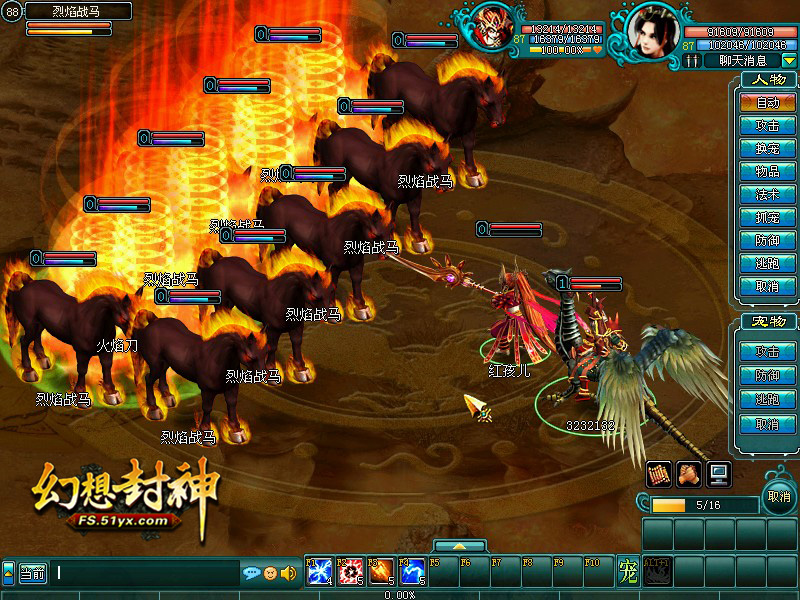Viewport: 800px width, 600px height.
Task: Open the emoticon smiley face picker
Action: click(x=270, y=573)
